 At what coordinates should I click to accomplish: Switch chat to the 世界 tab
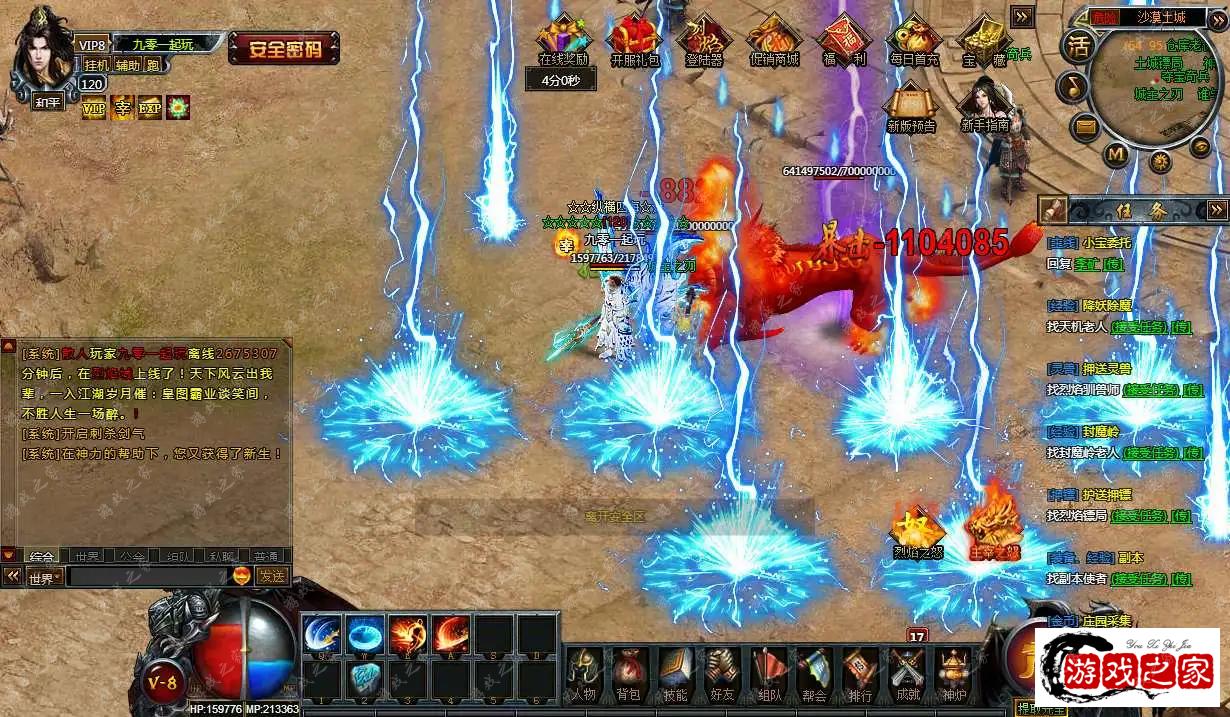(x=88, y=556)
